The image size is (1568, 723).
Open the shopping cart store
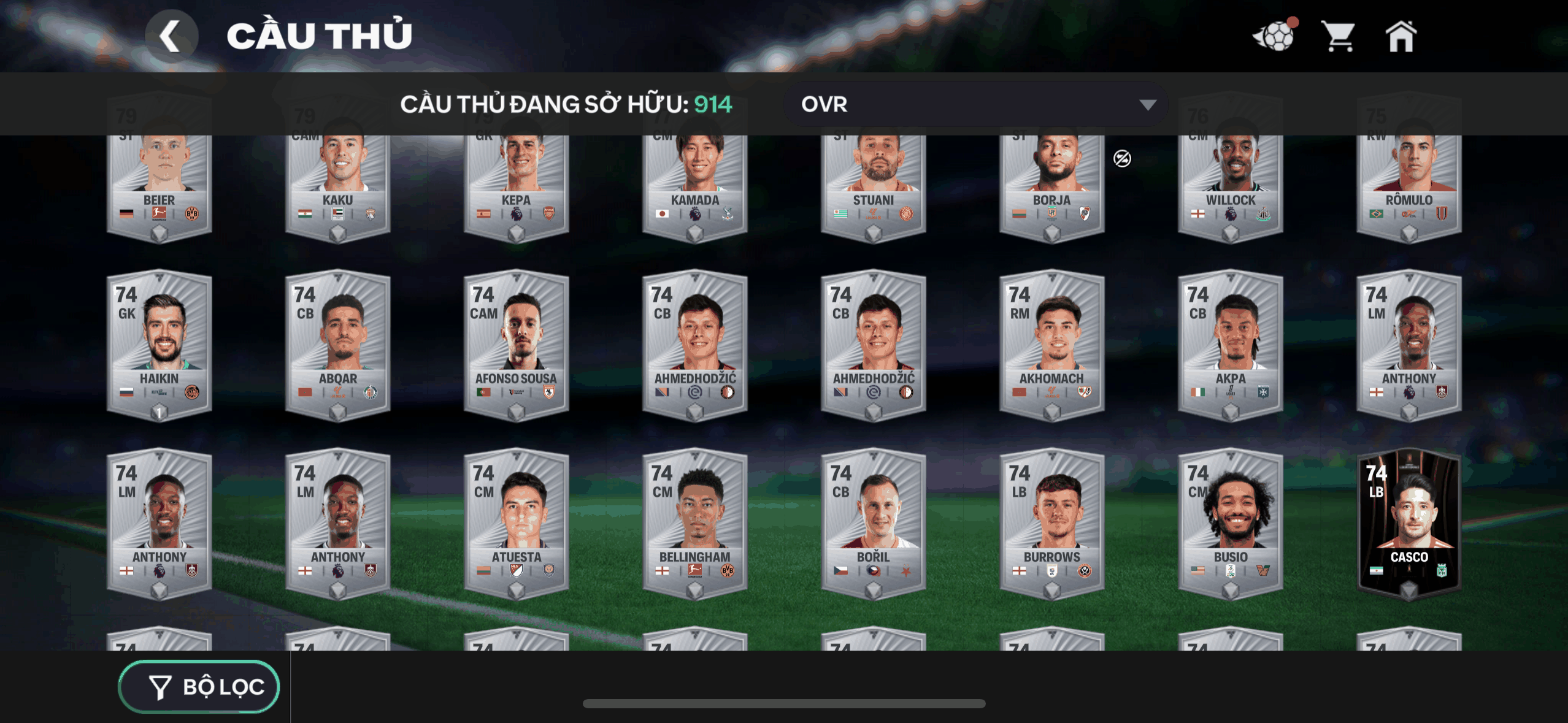click(1339, 36)
